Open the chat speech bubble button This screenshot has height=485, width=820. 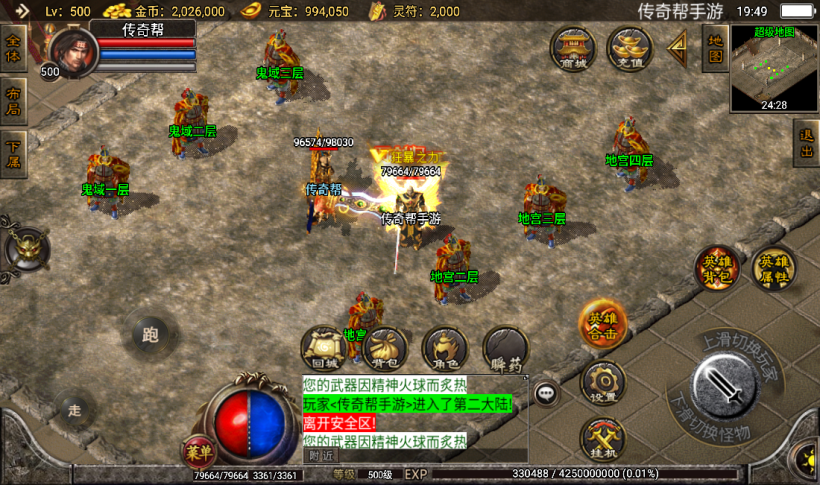click(546, 393)
